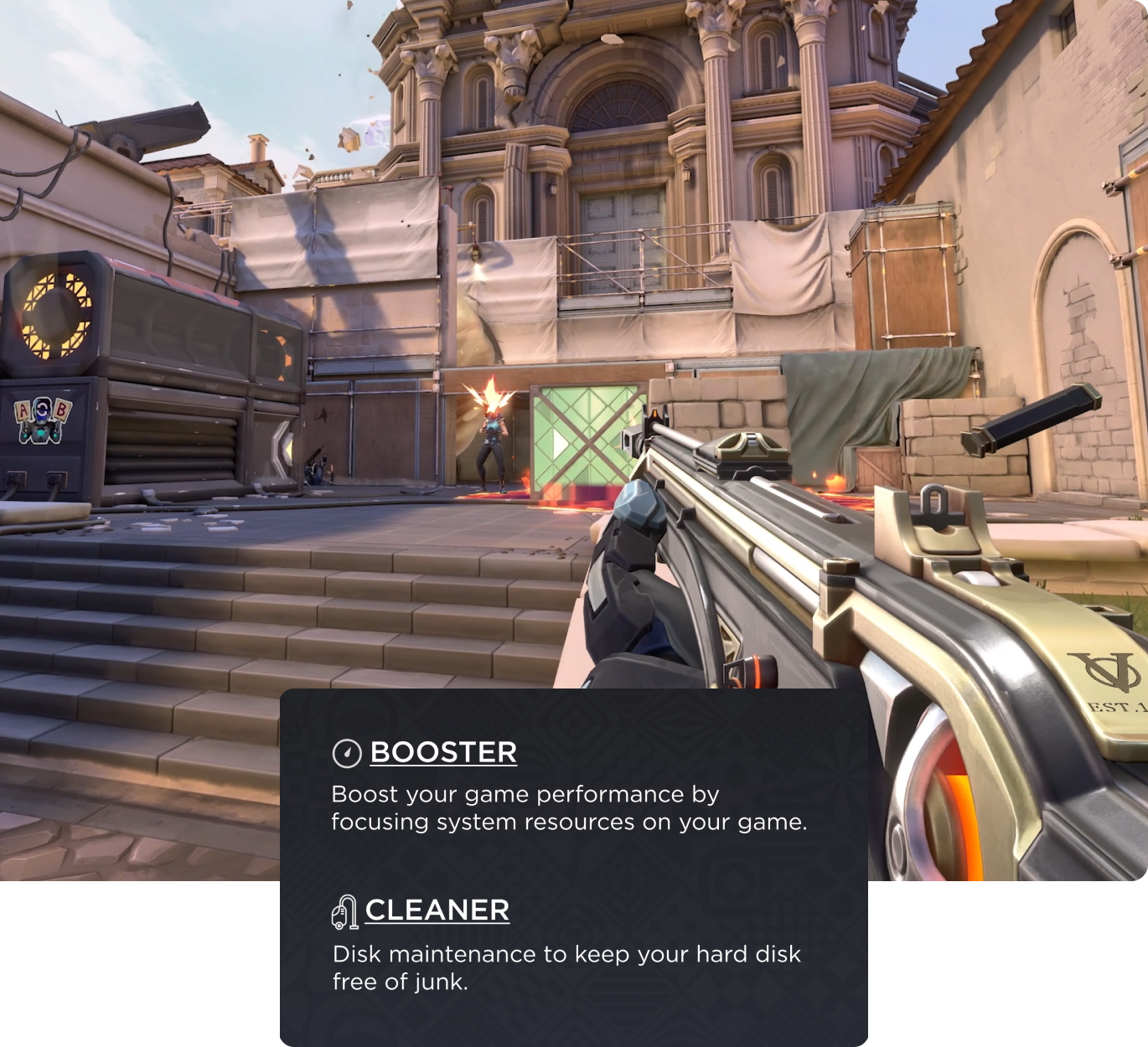Screen dimensions: 1148x1047
Task: Open the CLEANER link
Action: click(x=437, y=910)
